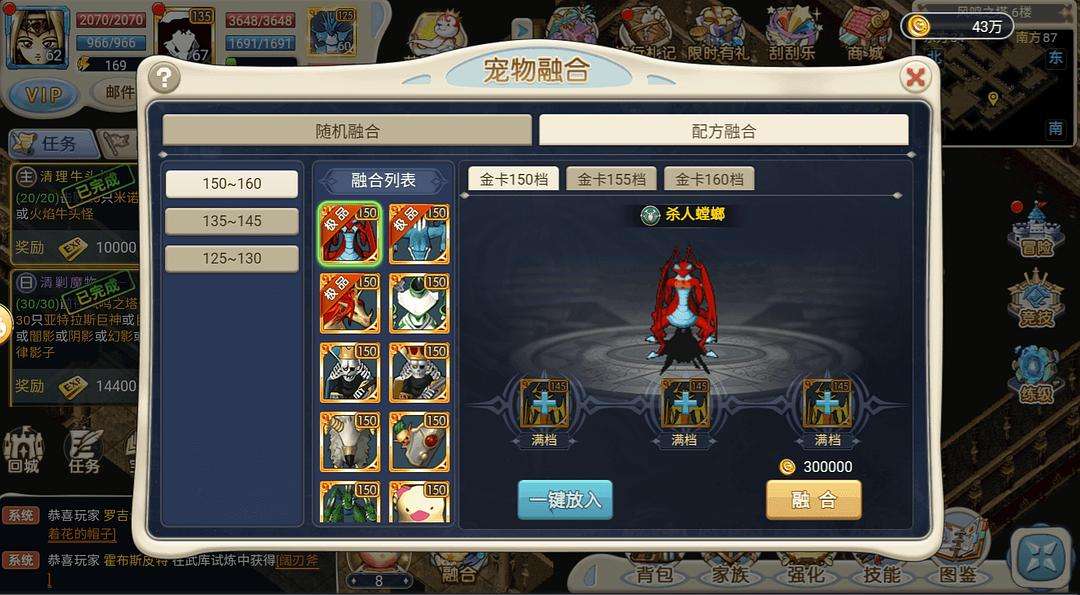This screenshot has width=1080, height=595.
Task: Select the 135~145 level range
Action: pyautogui.click(x=231, y=221)
